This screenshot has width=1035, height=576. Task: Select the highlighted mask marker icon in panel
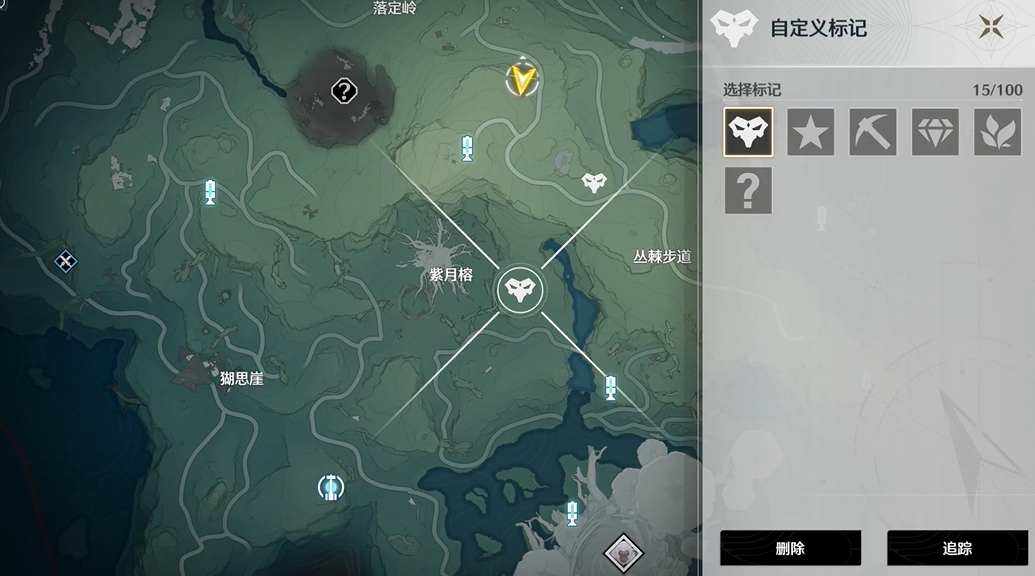click(x=748, y=132)
